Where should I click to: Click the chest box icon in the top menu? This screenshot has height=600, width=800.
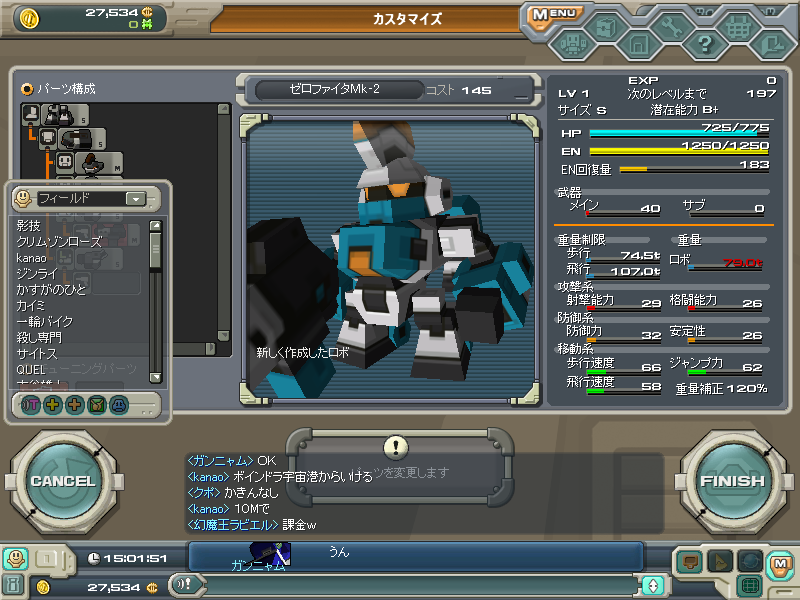point(604,30)
